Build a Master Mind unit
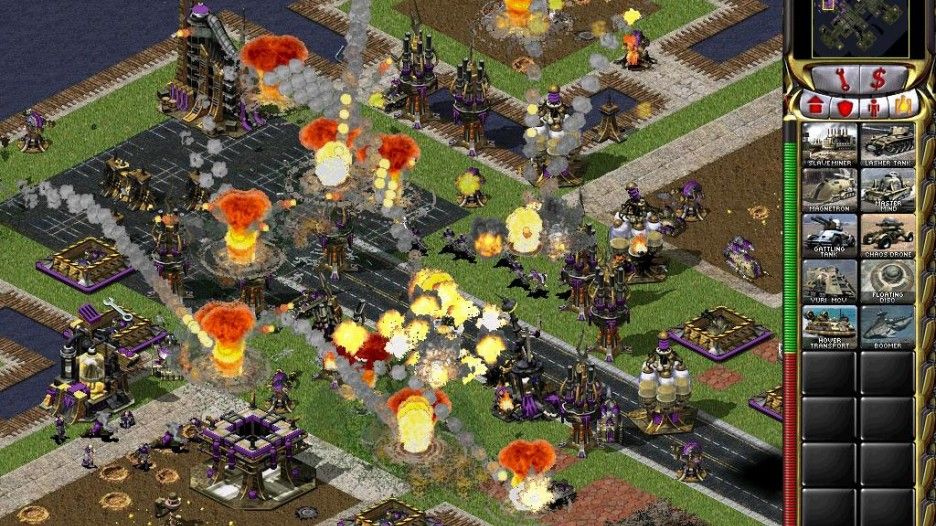Screen dimensions: 936x526 pos(887,187)
